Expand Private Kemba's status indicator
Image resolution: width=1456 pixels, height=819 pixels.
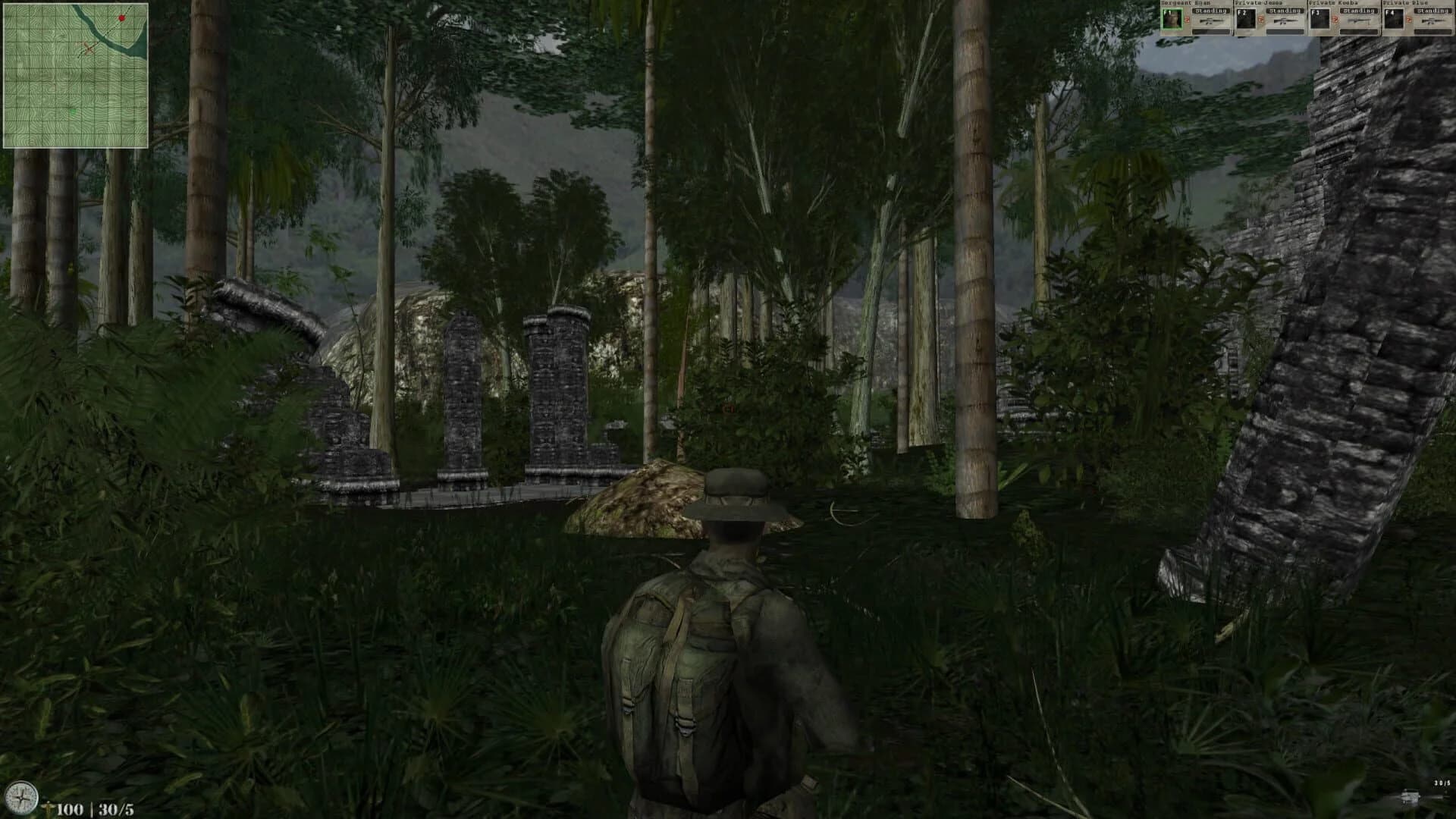(1360, 11)
